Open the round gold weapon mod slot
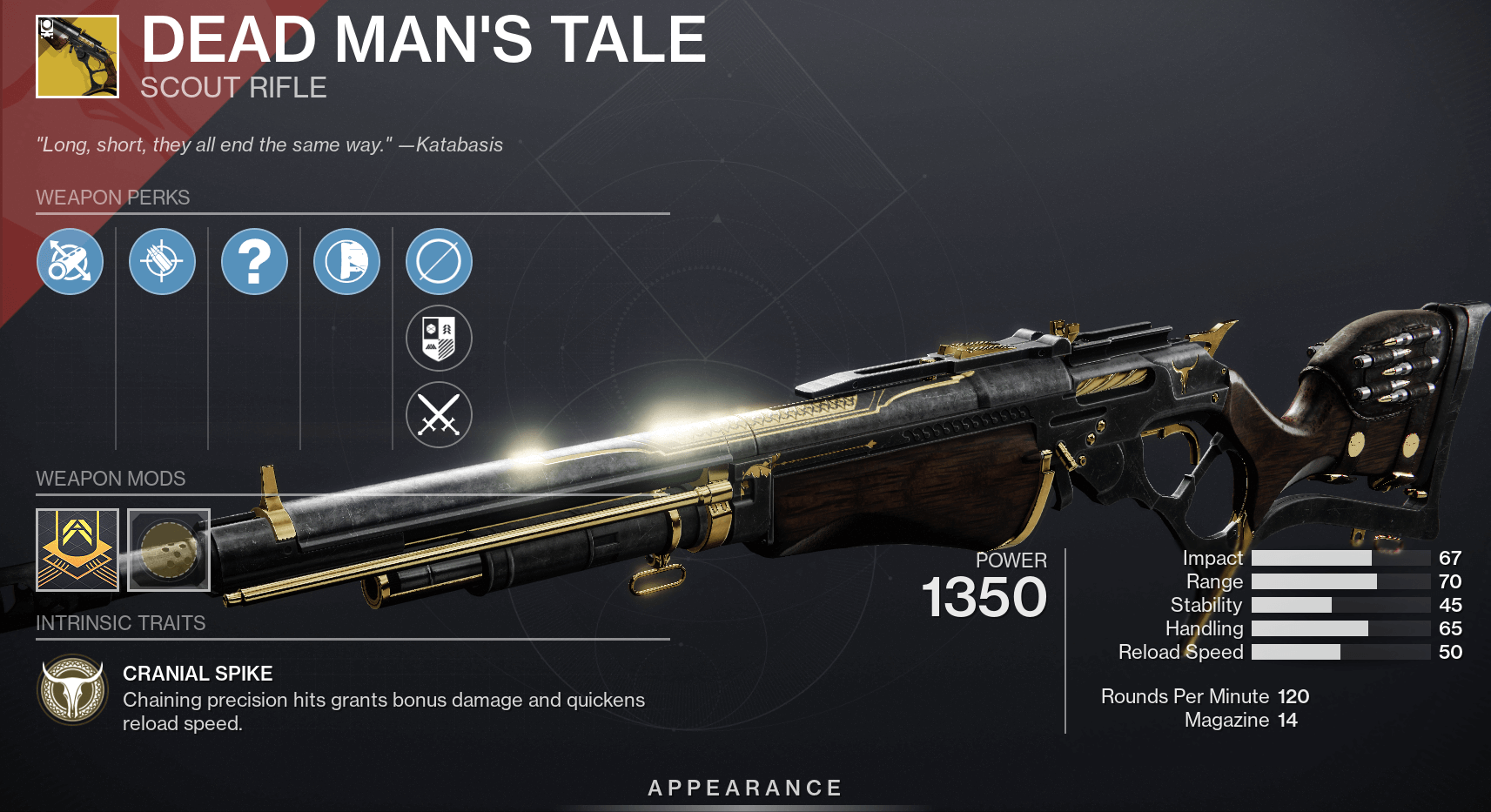The height and width of the screenshot is (812, 1491). (169, 550)
